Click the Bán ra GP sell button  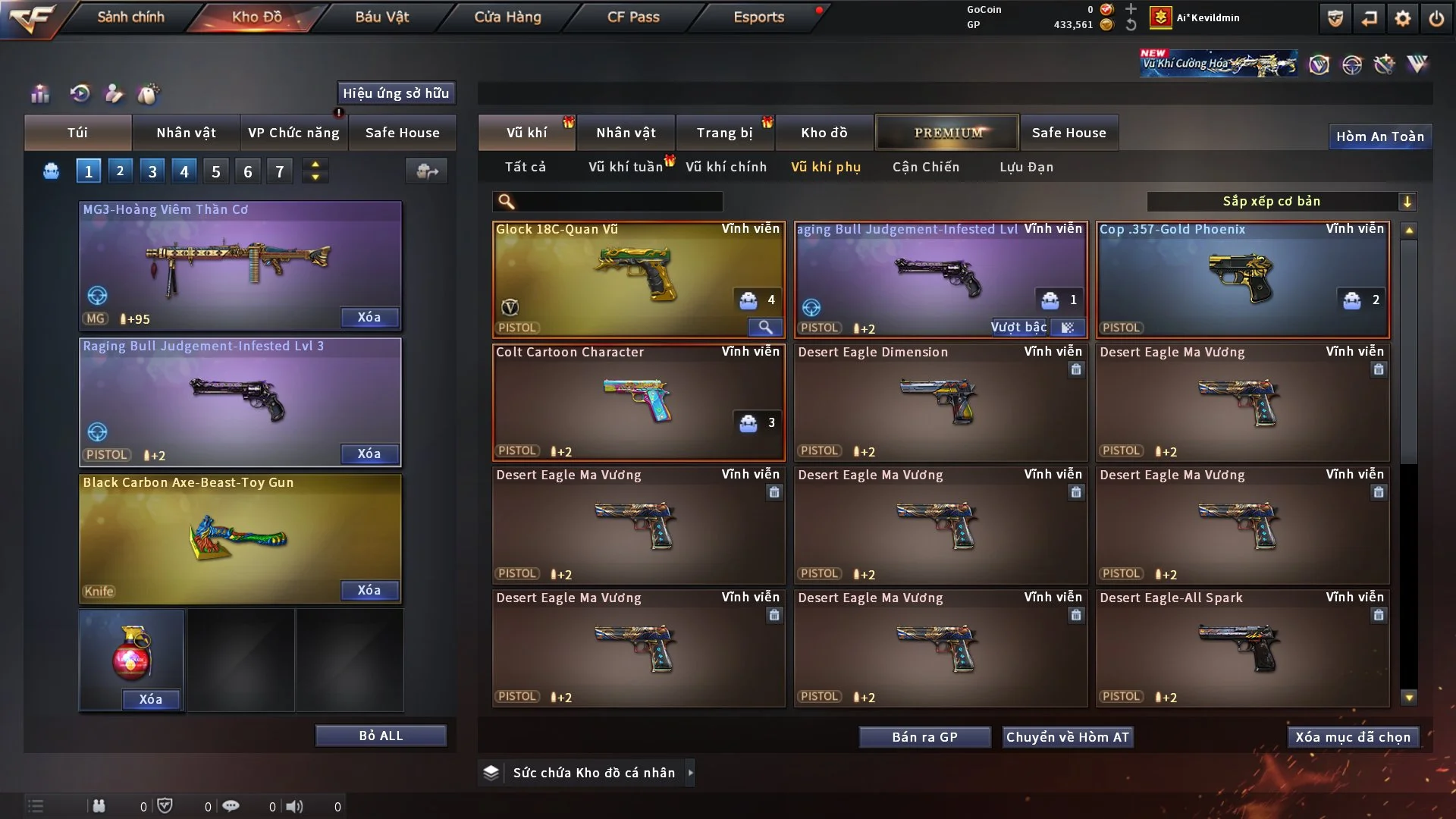(x=924, y=737)
